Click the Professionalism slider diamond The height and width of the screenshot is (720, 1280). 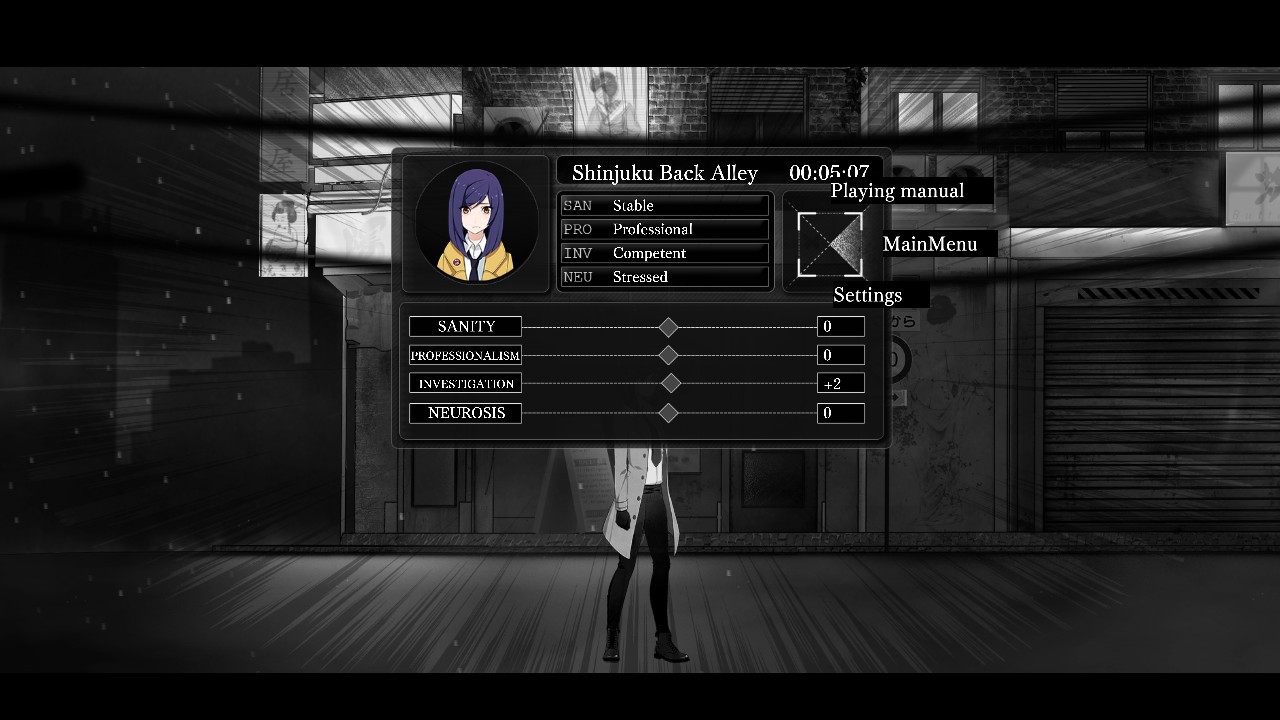click(x=669, y=355)
